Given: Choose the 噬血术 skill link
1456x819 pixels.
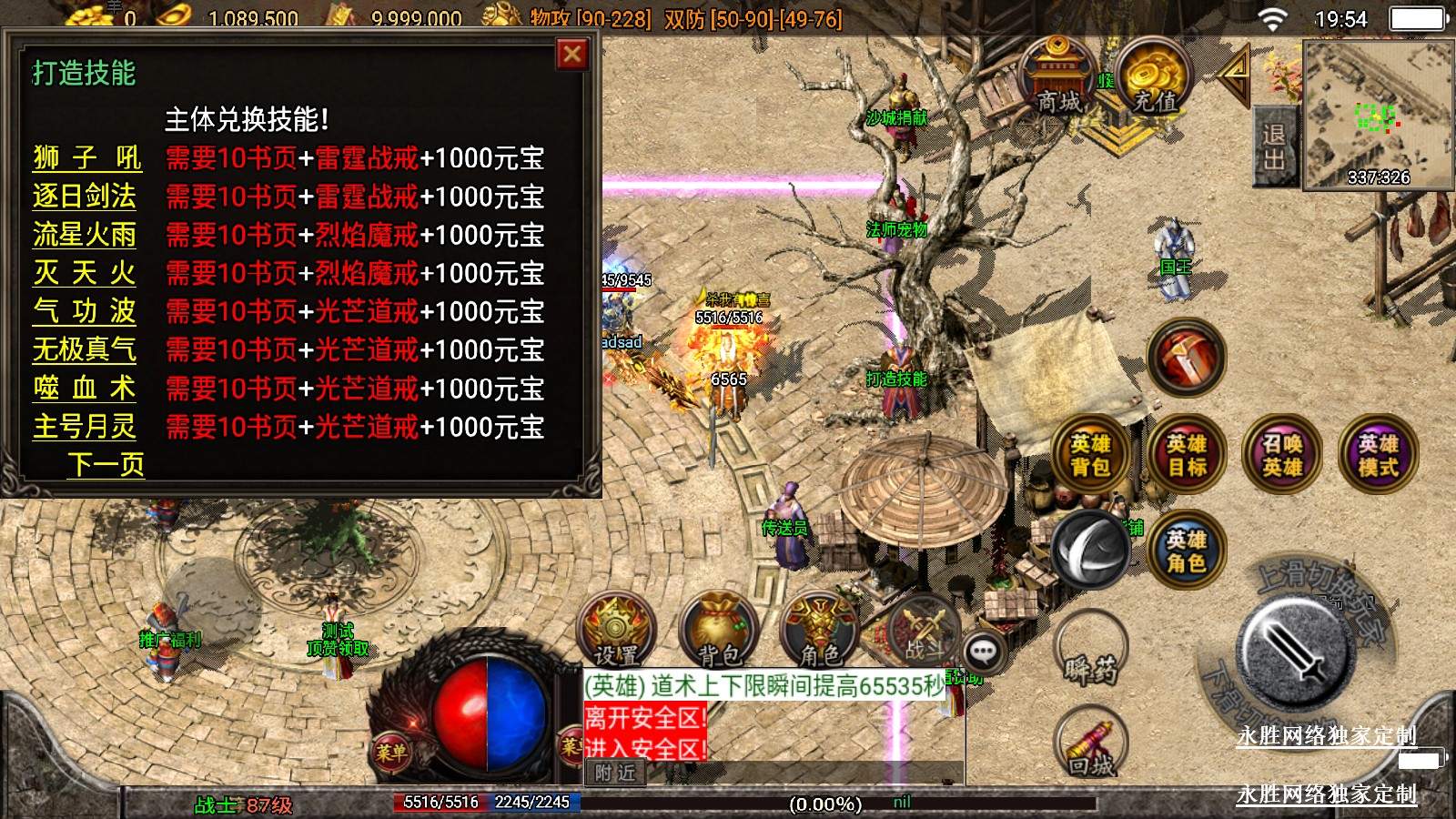Looking at the screenshot, I should [x=85, y=389].
